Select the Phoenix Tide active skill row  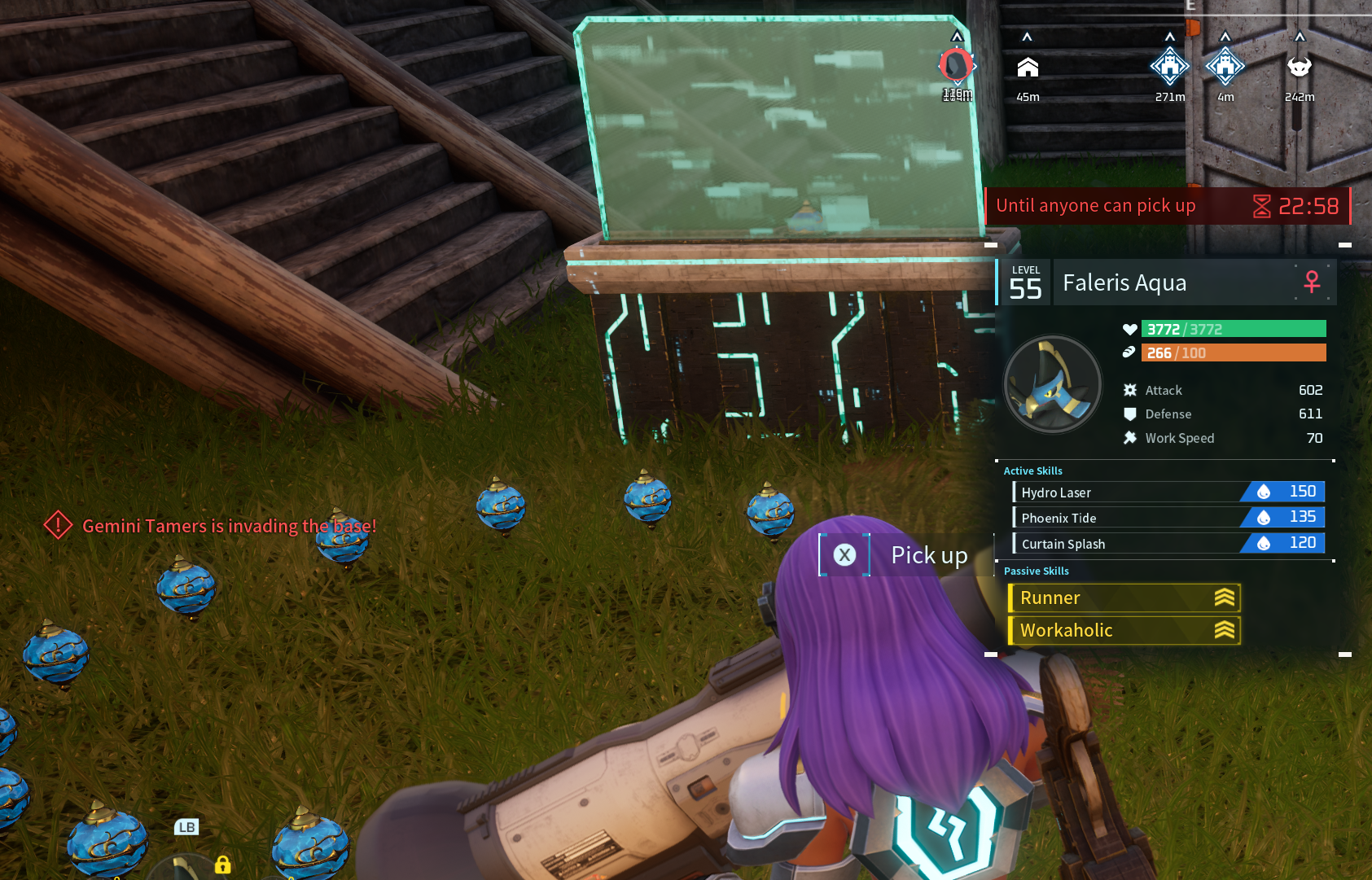click(1168, 518)
